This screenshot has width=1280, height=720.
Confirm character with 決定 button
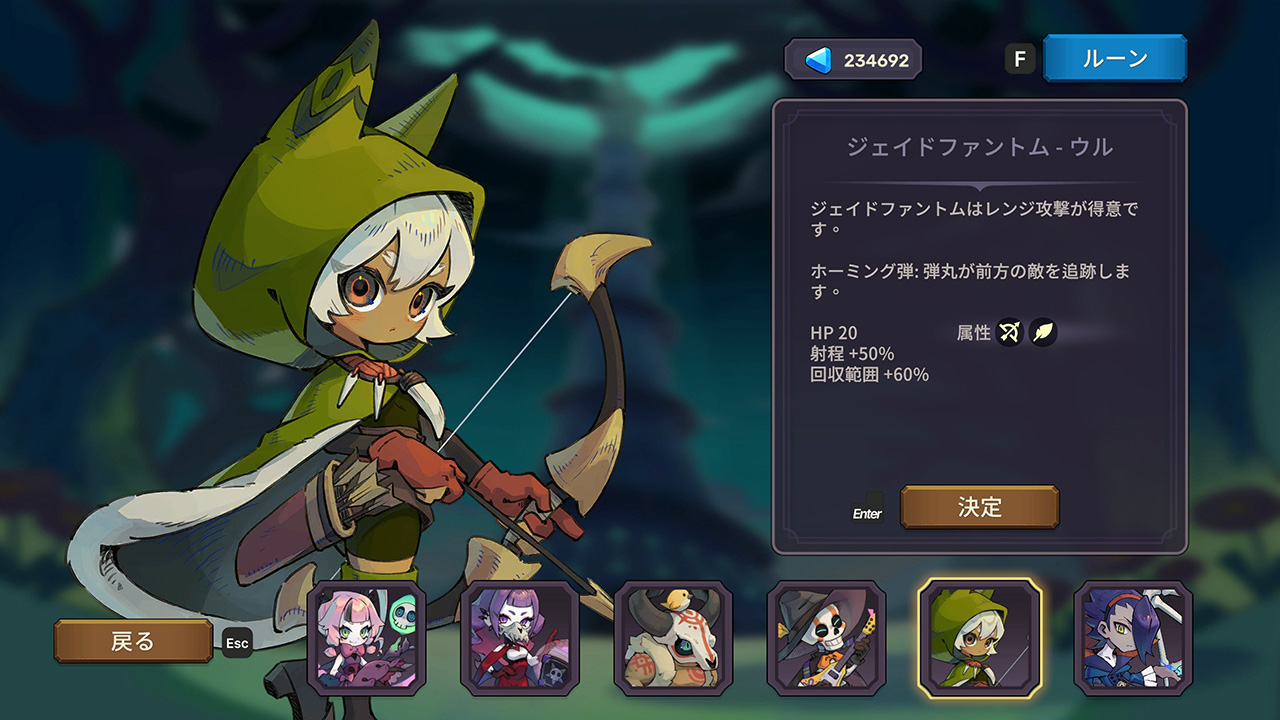[979, 507]
